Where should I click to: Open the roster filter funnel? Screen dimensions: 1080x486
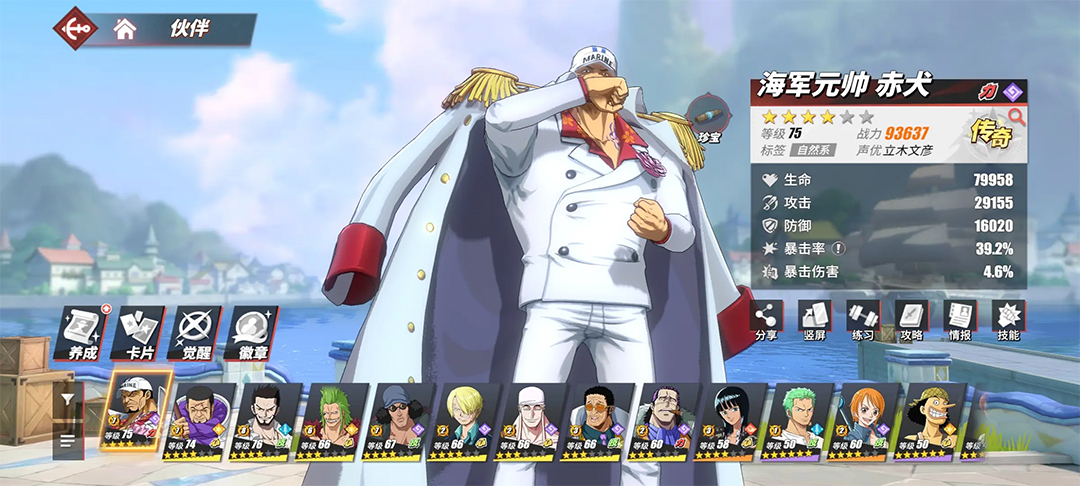(x=67, y=398)
